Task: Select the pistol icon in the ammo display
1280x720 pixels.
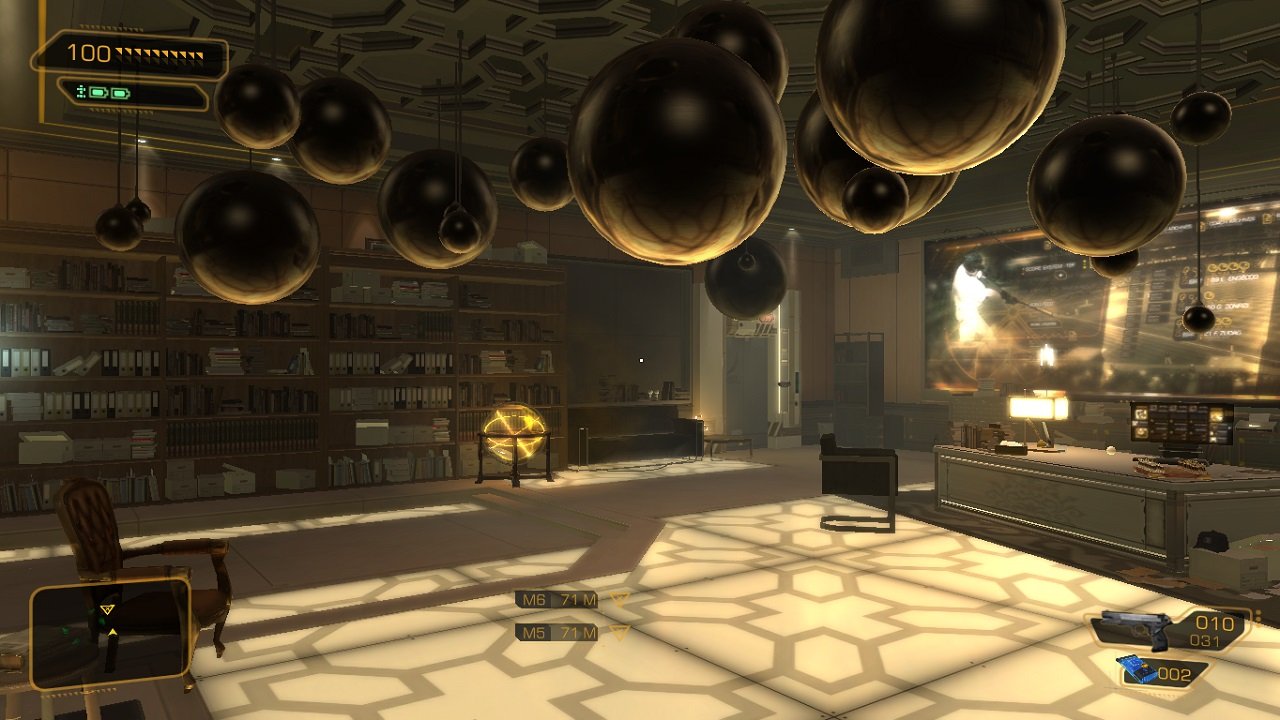Action: (x=1135, y=628)
